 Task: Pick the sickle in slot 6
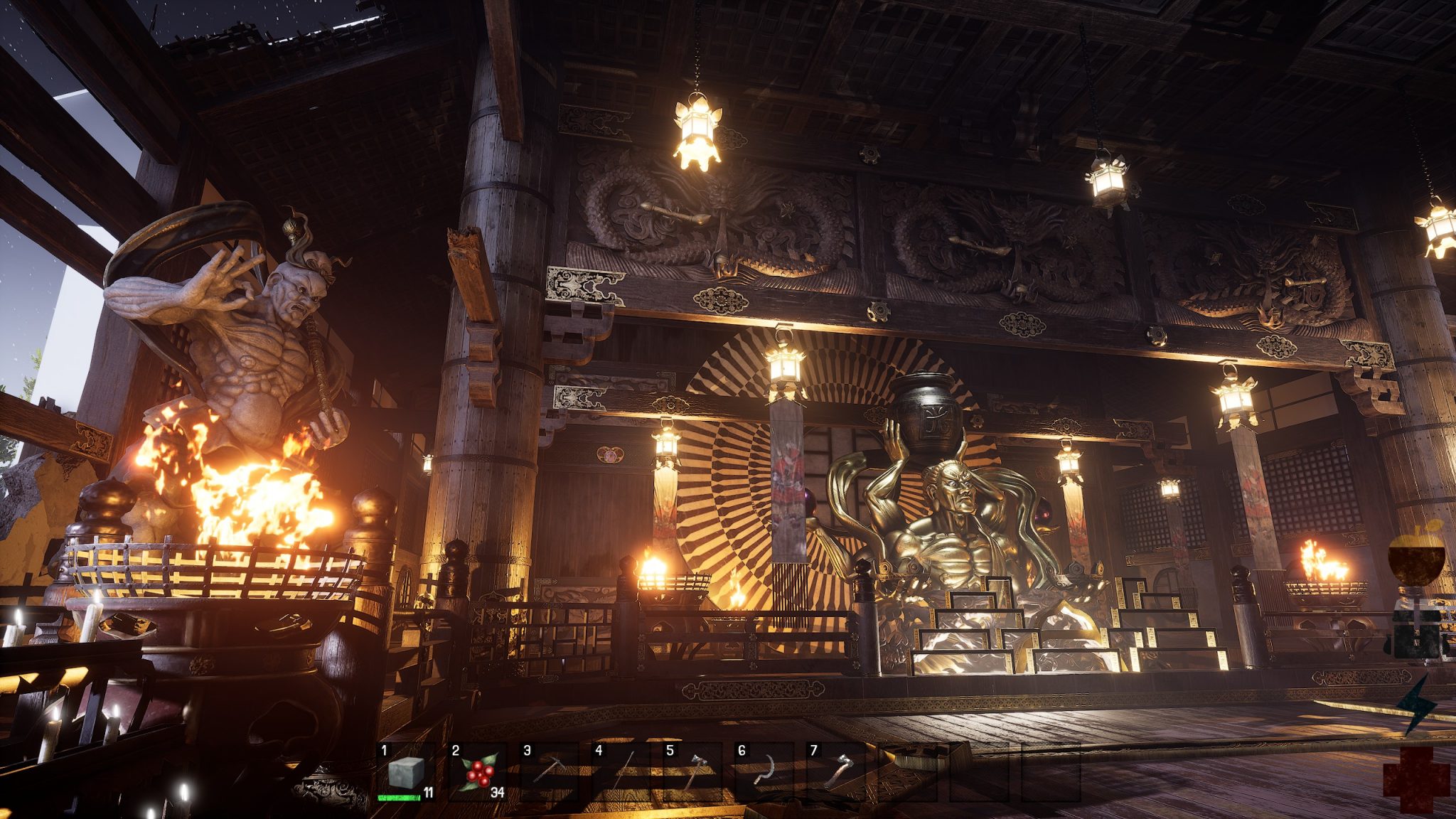[x=764, y=772]
